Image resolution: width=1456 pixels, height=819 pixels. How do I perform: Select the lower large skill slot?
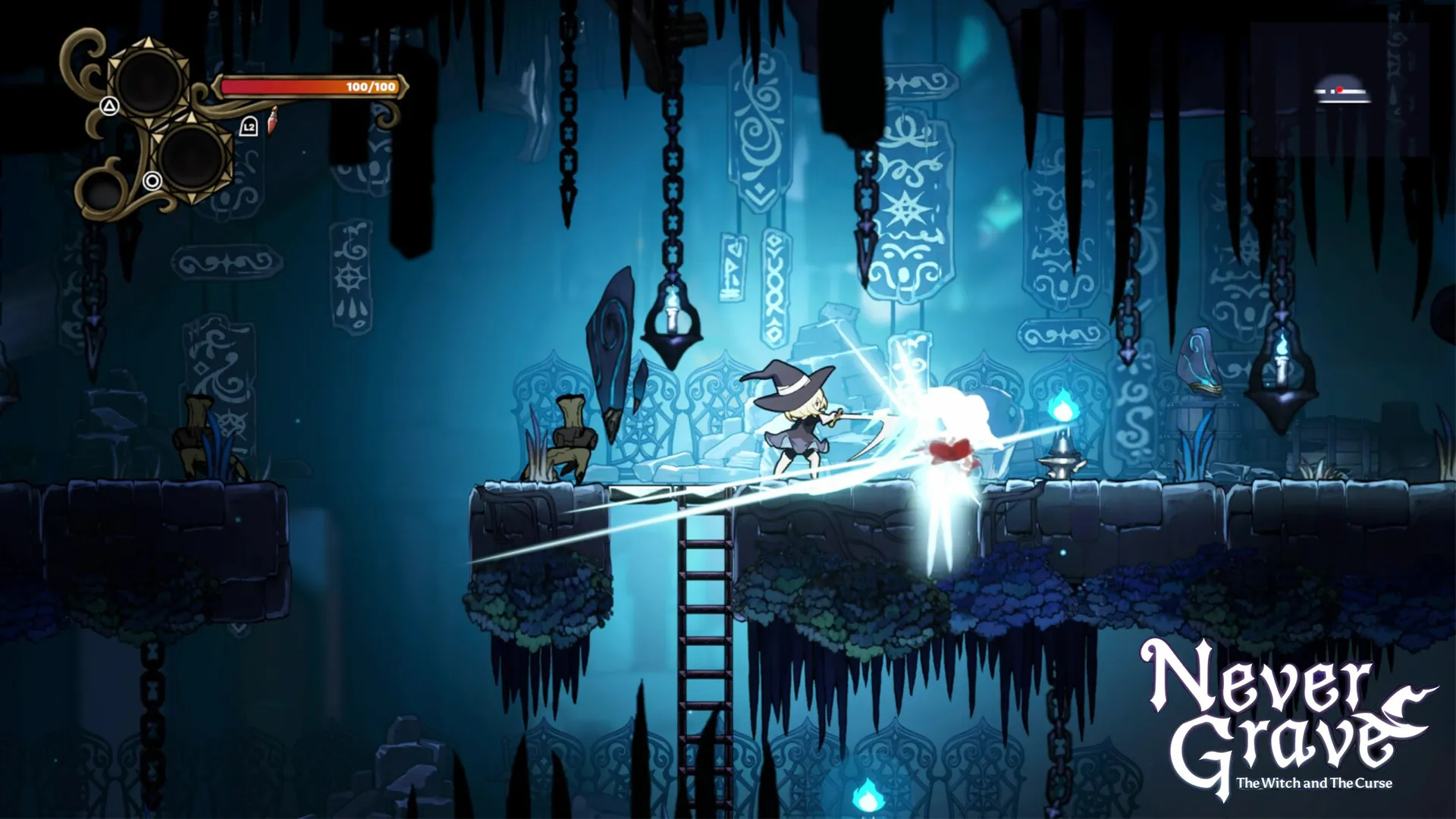[x=193, y=158]
